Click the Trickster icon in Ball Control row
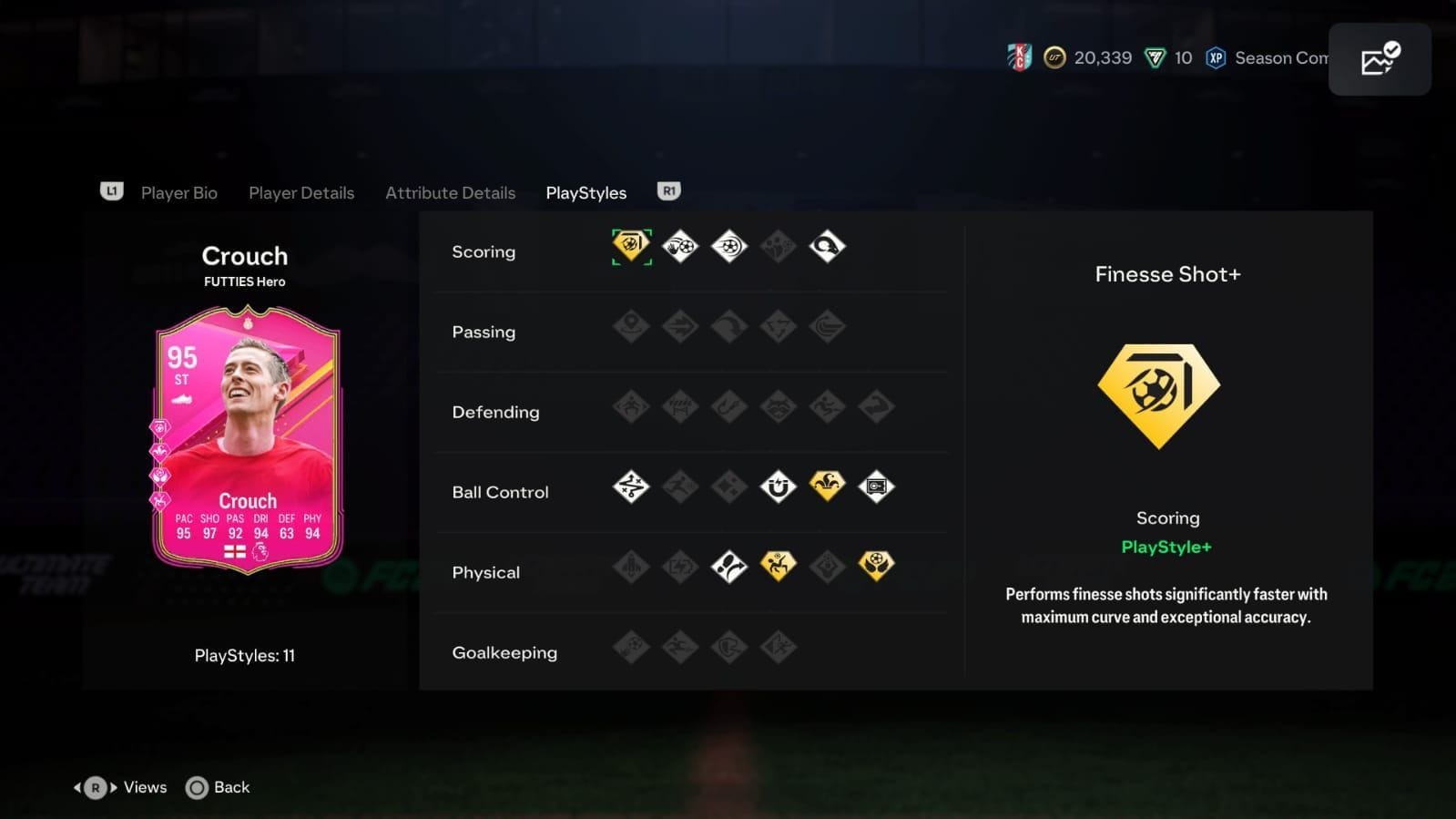 pyautogui.click(x=779, y=486)
